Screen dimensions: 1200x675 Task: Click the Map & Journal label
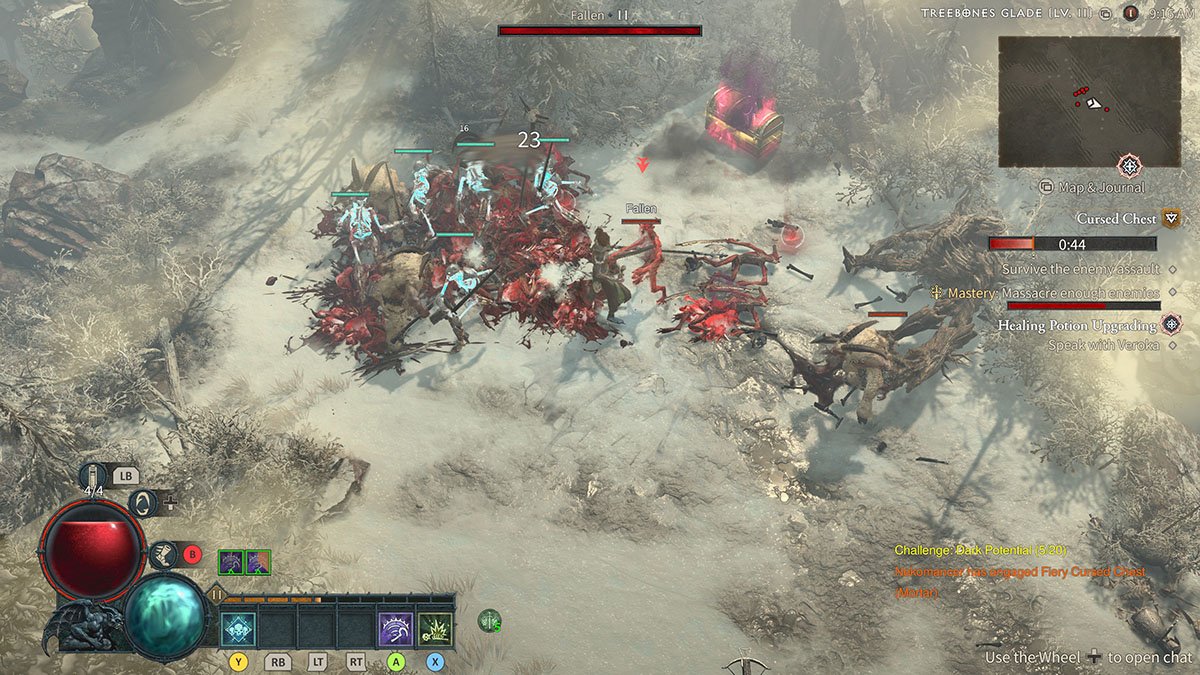[1100, 187]
